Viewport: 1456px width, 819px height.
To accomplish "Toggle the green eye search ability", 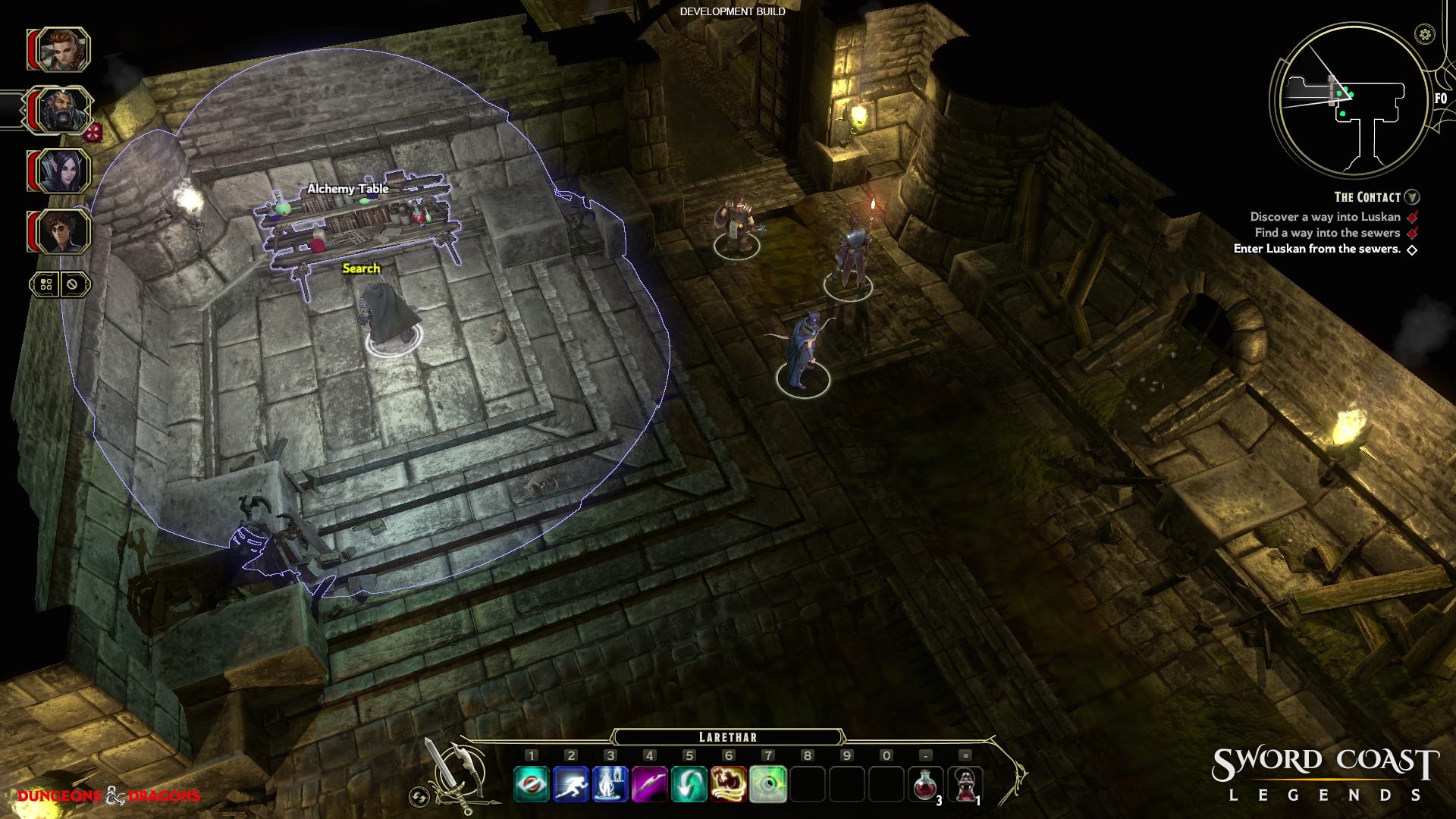I will (768, 784).
